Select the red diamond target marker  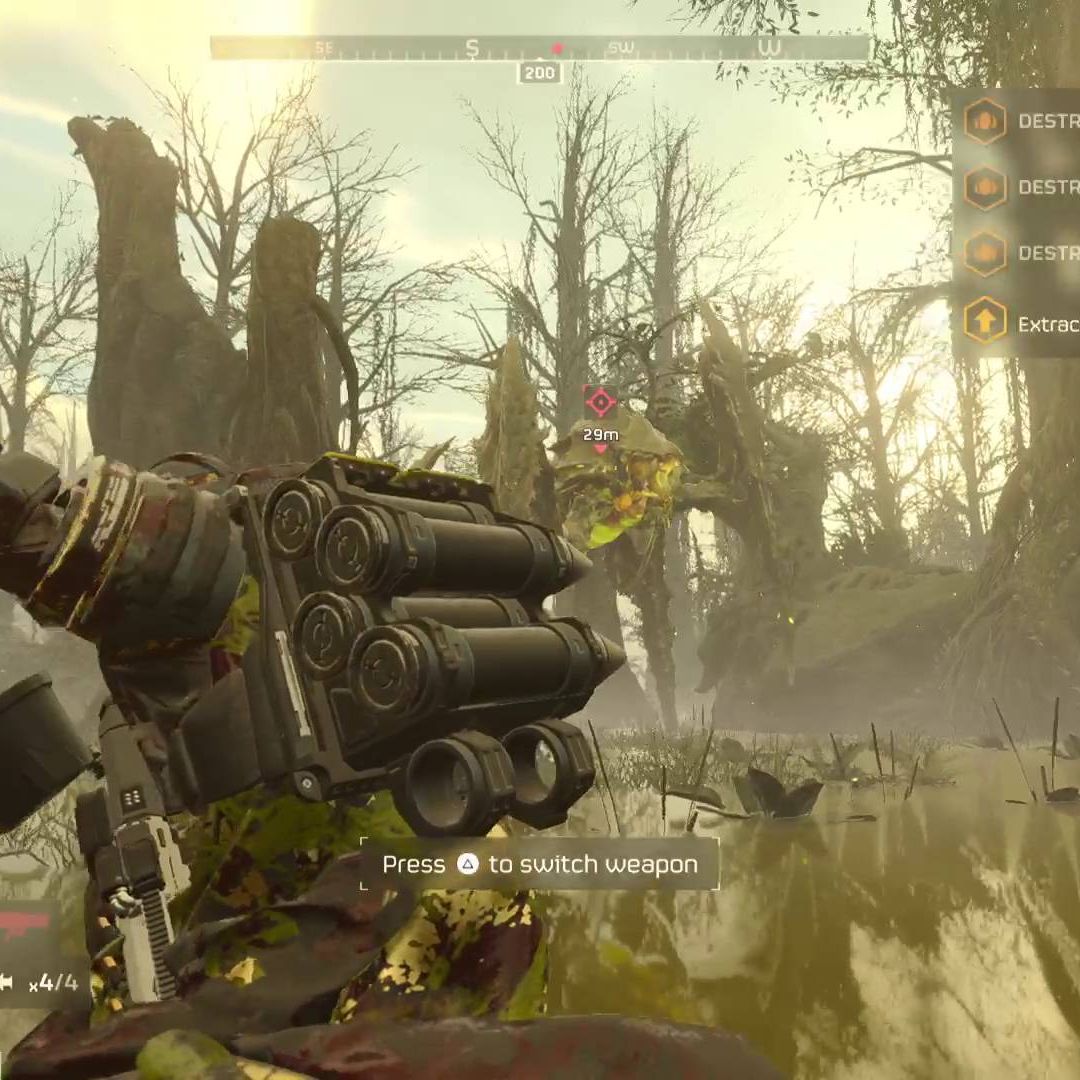[600, 402]
